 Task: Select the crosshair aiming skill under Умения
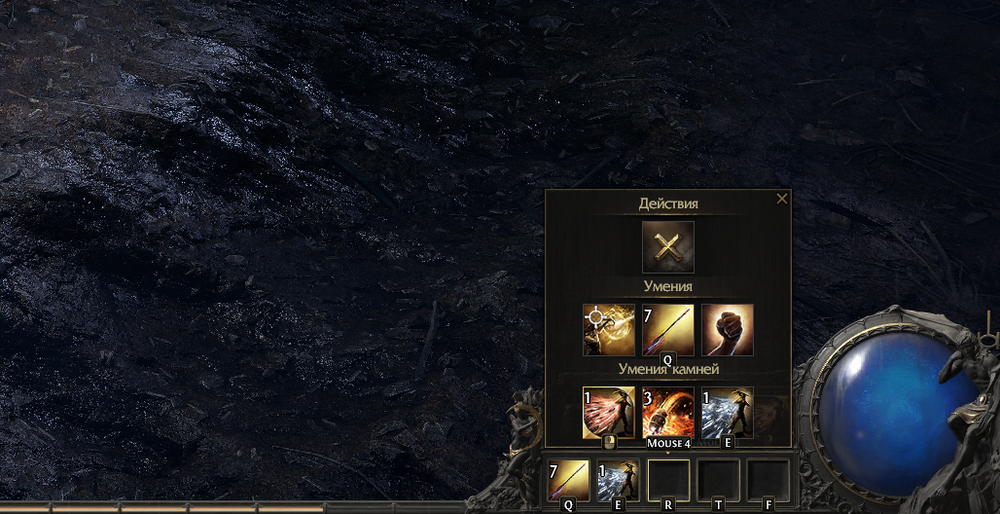tap(609, 330)
